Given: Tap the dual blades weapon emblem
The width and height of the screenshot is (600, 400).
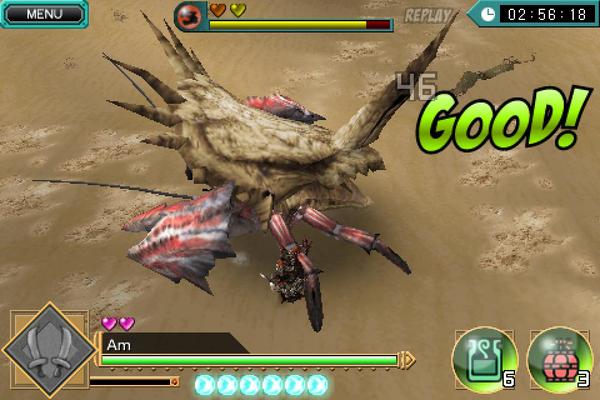Looking at the screenshot, I should (45, 354).
